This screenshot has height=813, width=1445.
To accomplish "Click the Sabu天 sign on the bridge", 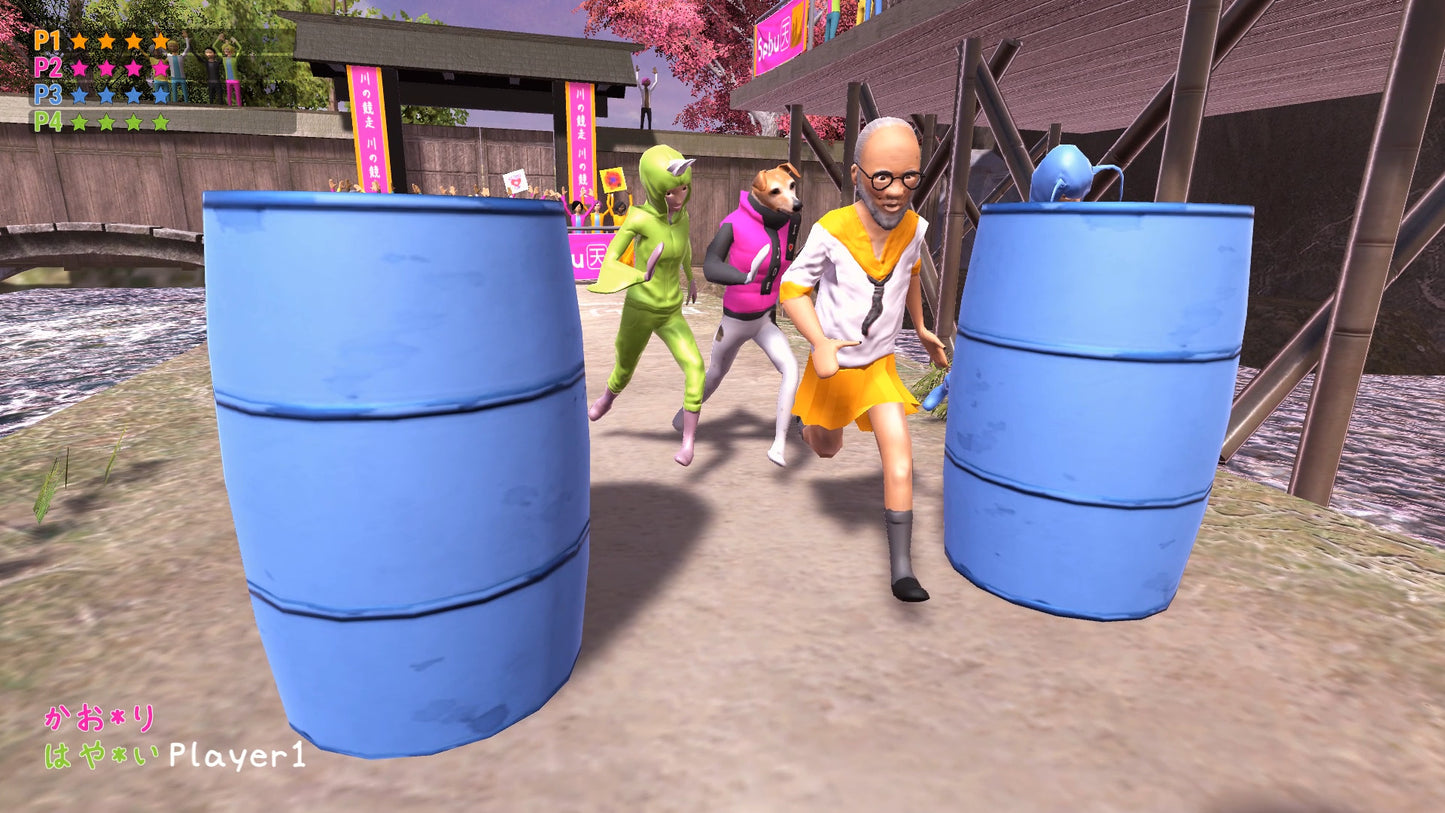I will (778, 36).
